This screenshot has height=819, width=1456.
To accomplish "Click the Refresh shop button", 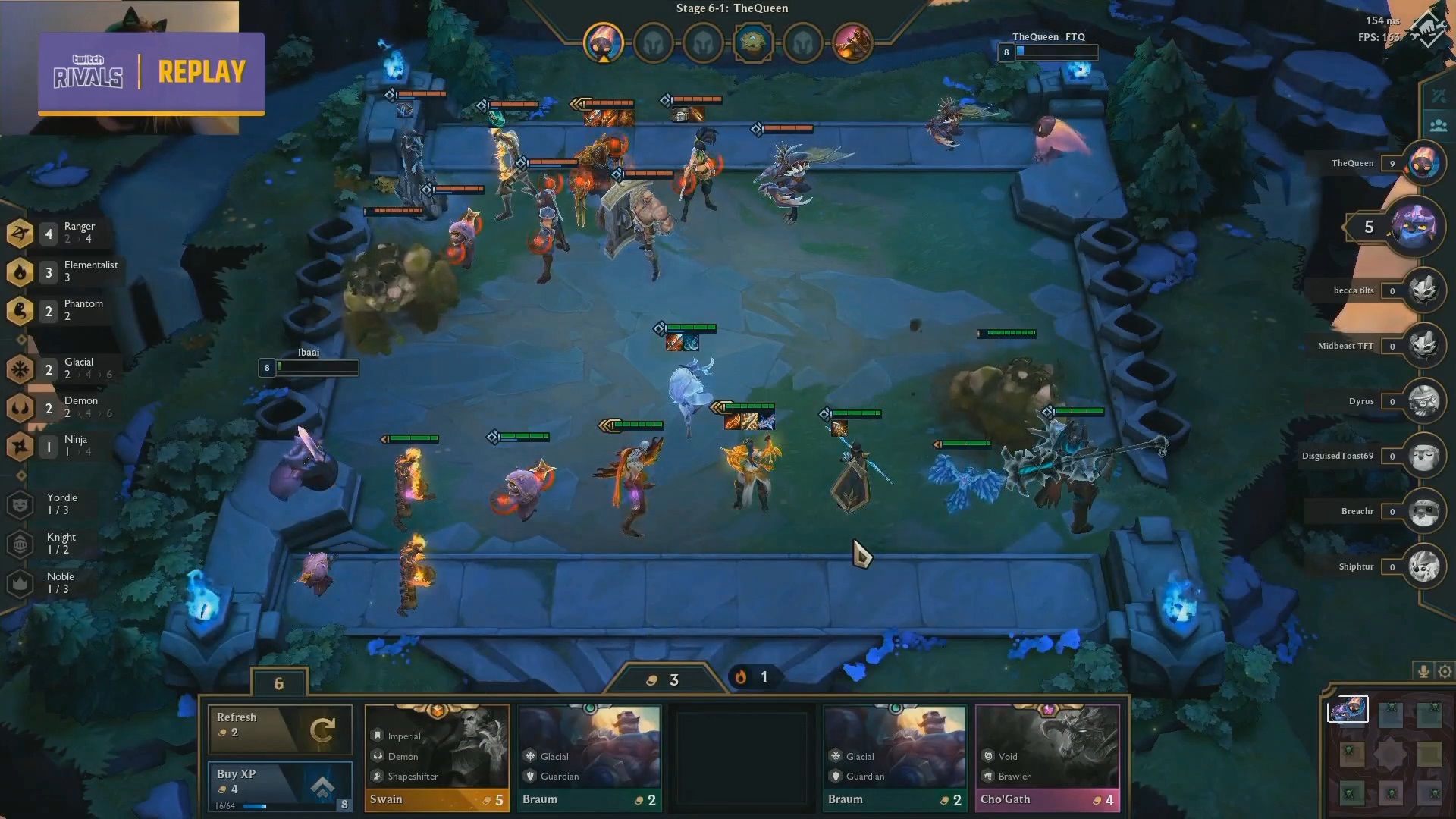I will [x=280, y=730].
